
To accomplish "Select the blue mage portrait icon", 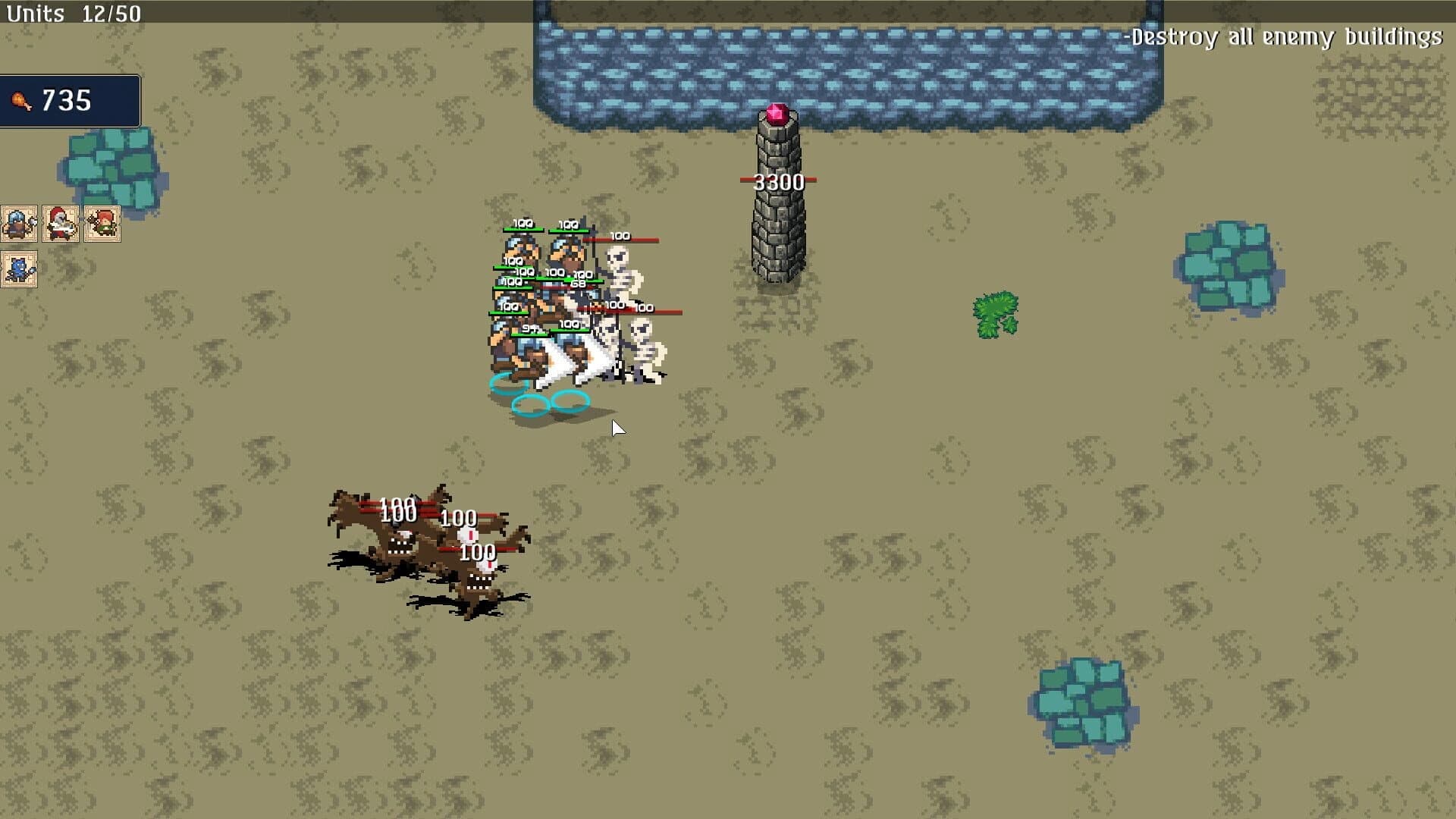I will click(x=19, y=269).
